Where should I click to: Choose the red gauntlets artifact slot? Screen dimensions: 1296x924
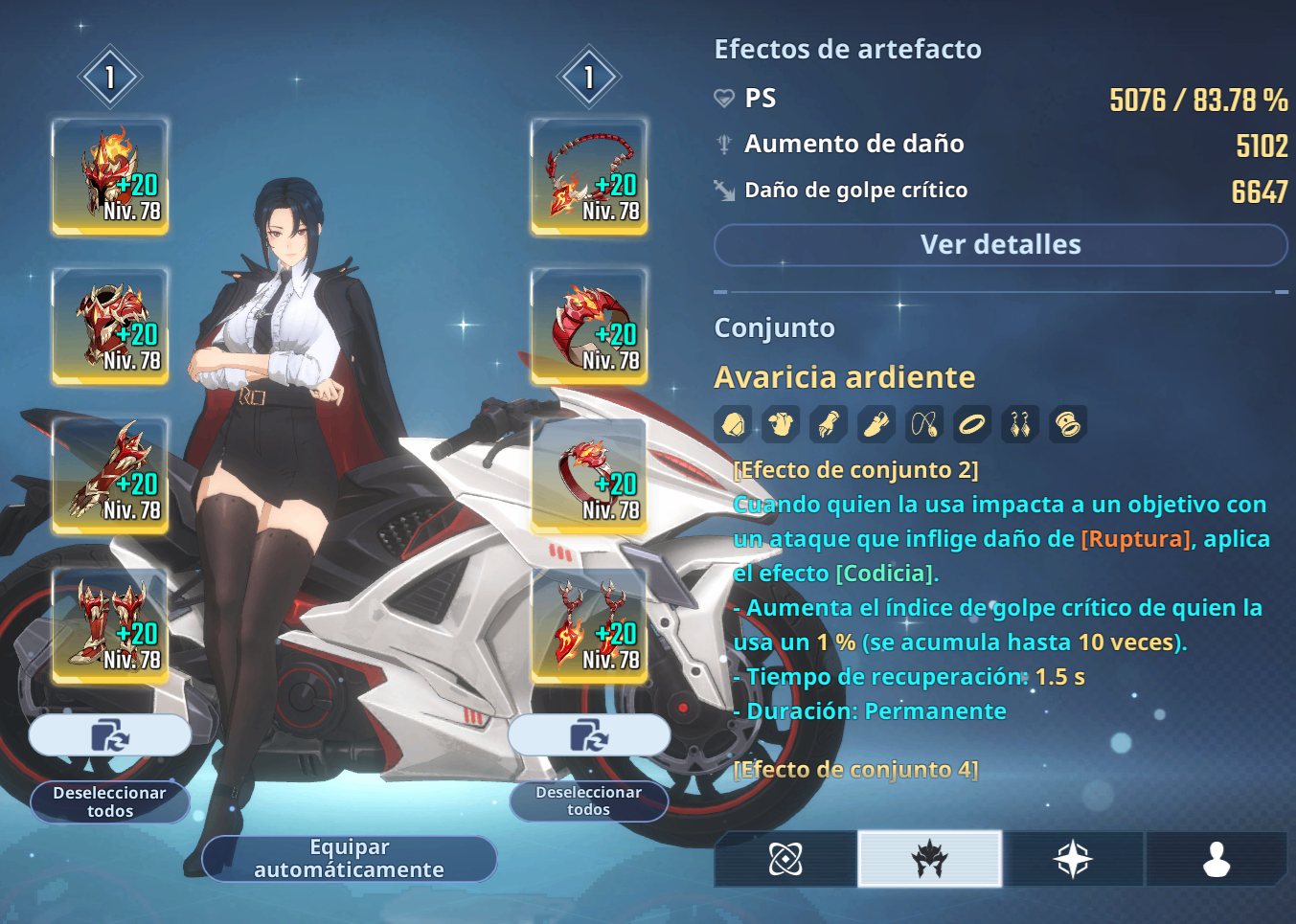pos(110,476)
